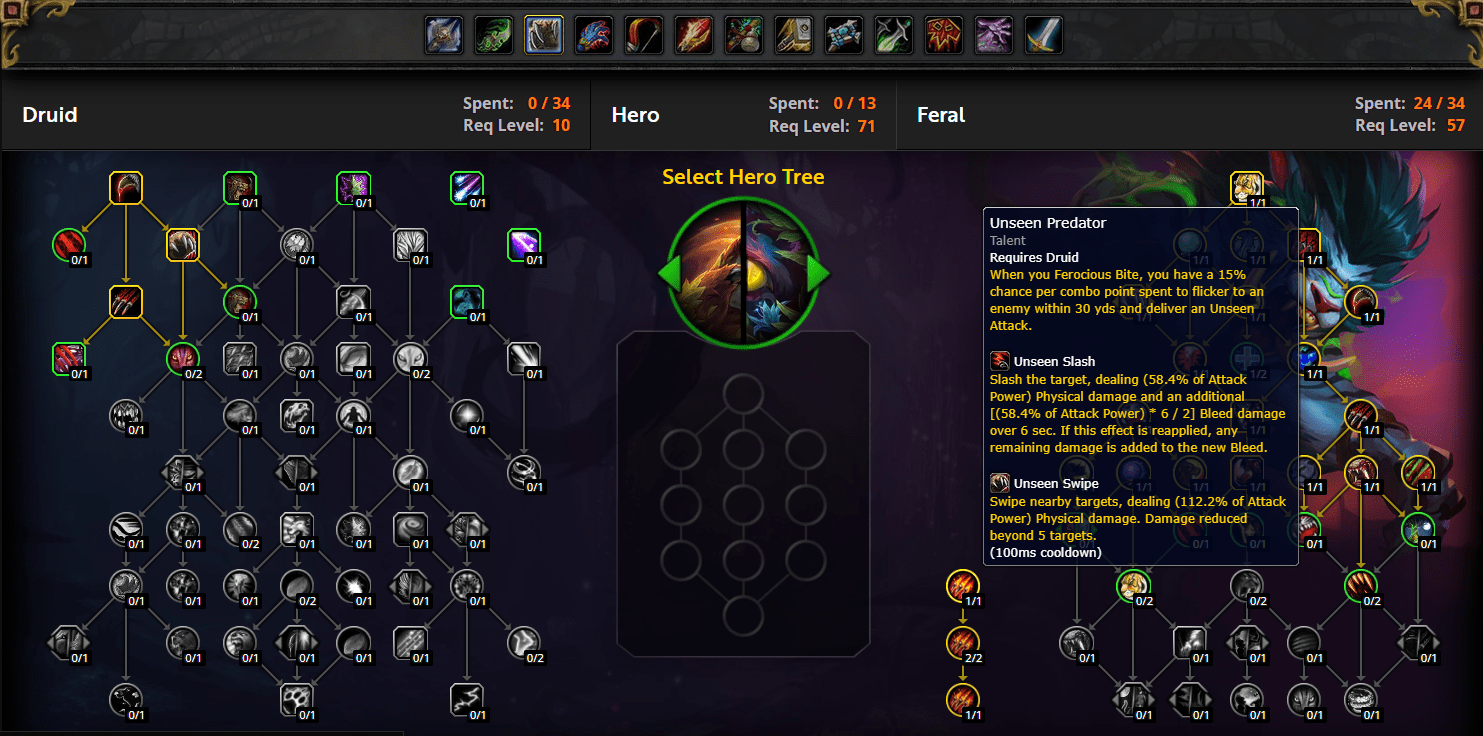This screenshot has width=1483, height=736.
Task: Select the Death Knight class icon
Action: pyautogui.click(x=443, y=34)
